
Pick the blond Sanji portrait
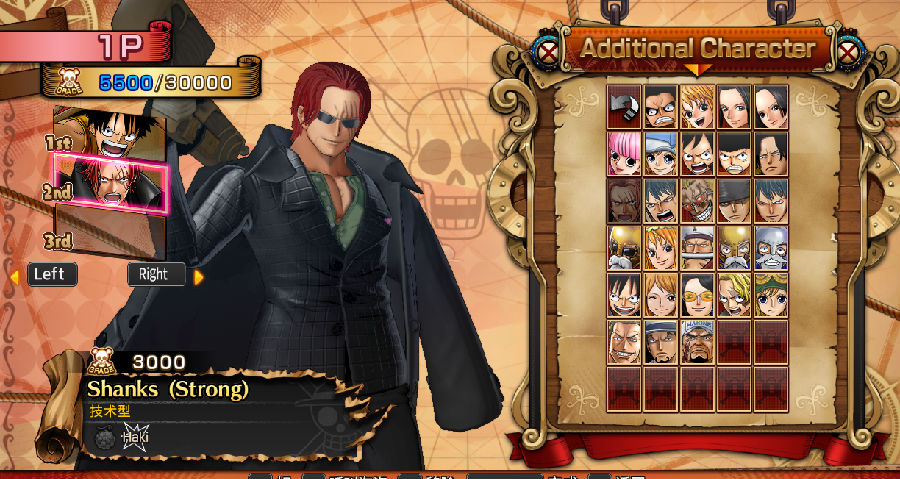pyautogui.click(x=735, y=294)
